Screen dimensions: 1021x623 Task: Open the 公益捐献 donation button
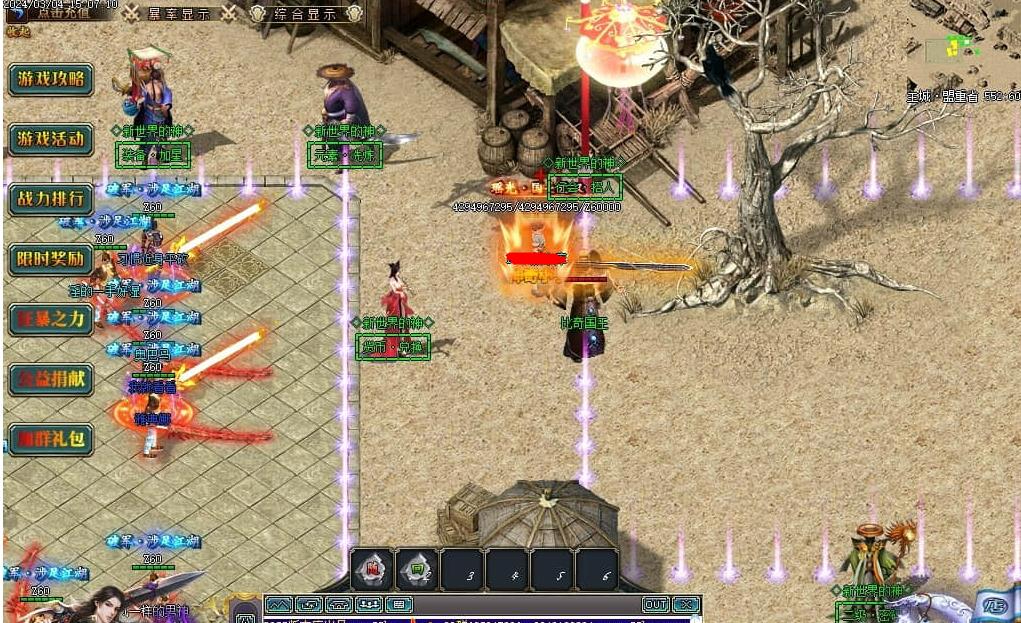point(50,379)
